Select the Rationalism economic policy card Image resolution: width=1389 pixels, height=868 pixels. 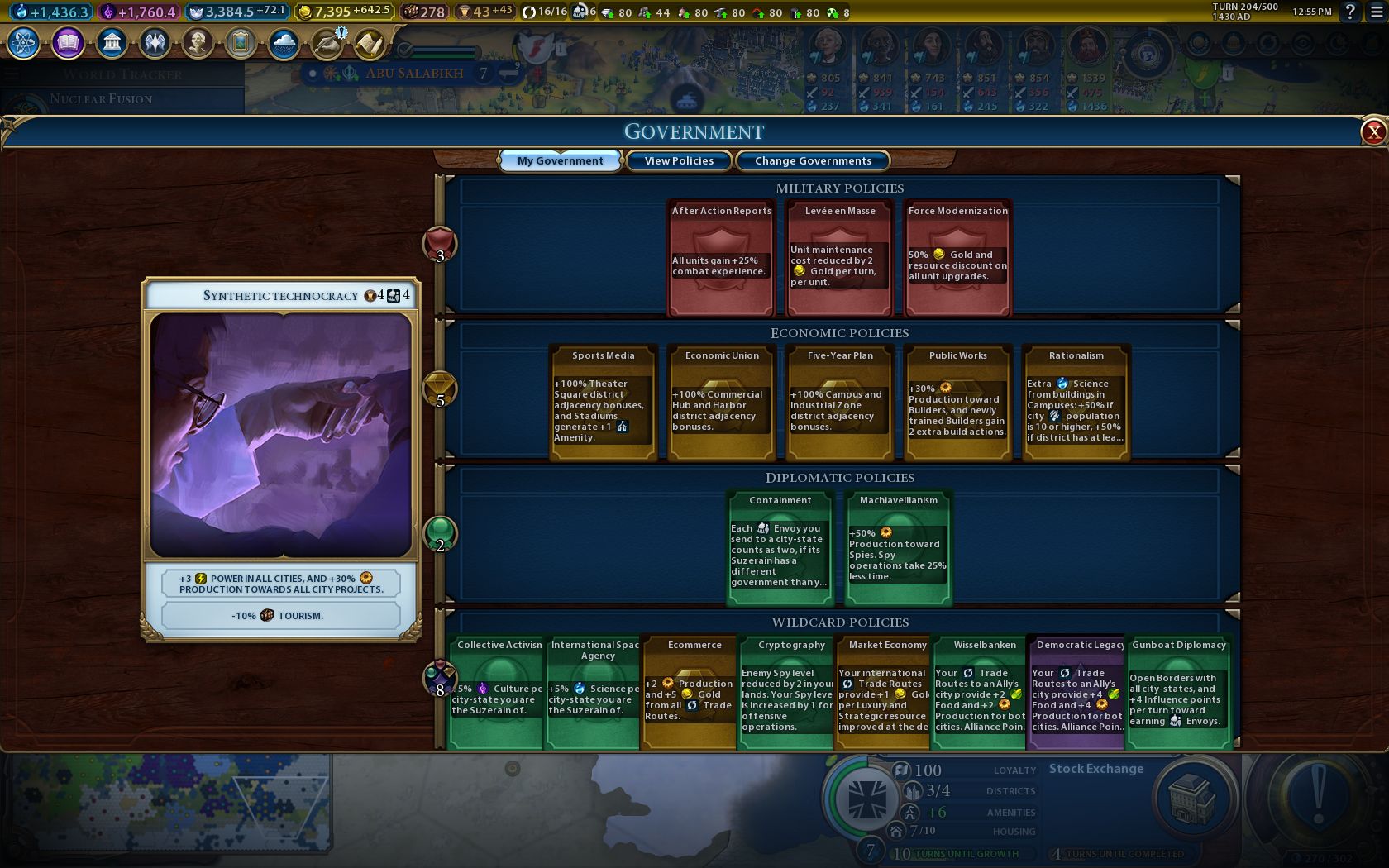(x=1076, y=401)
